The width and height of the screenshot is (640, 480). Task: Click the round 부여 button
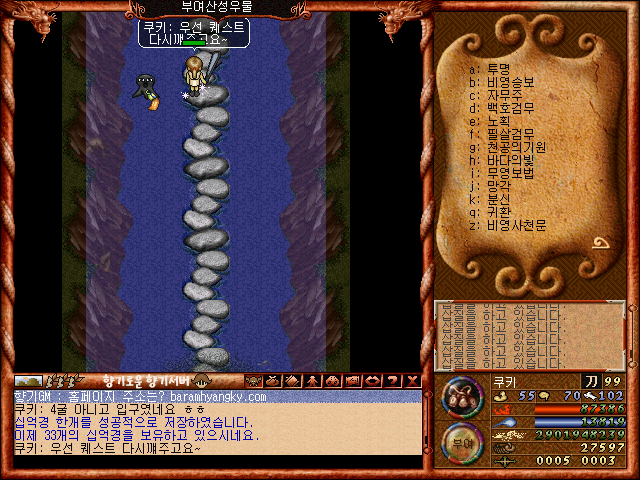pyautogui.click(x=463, y=442)
